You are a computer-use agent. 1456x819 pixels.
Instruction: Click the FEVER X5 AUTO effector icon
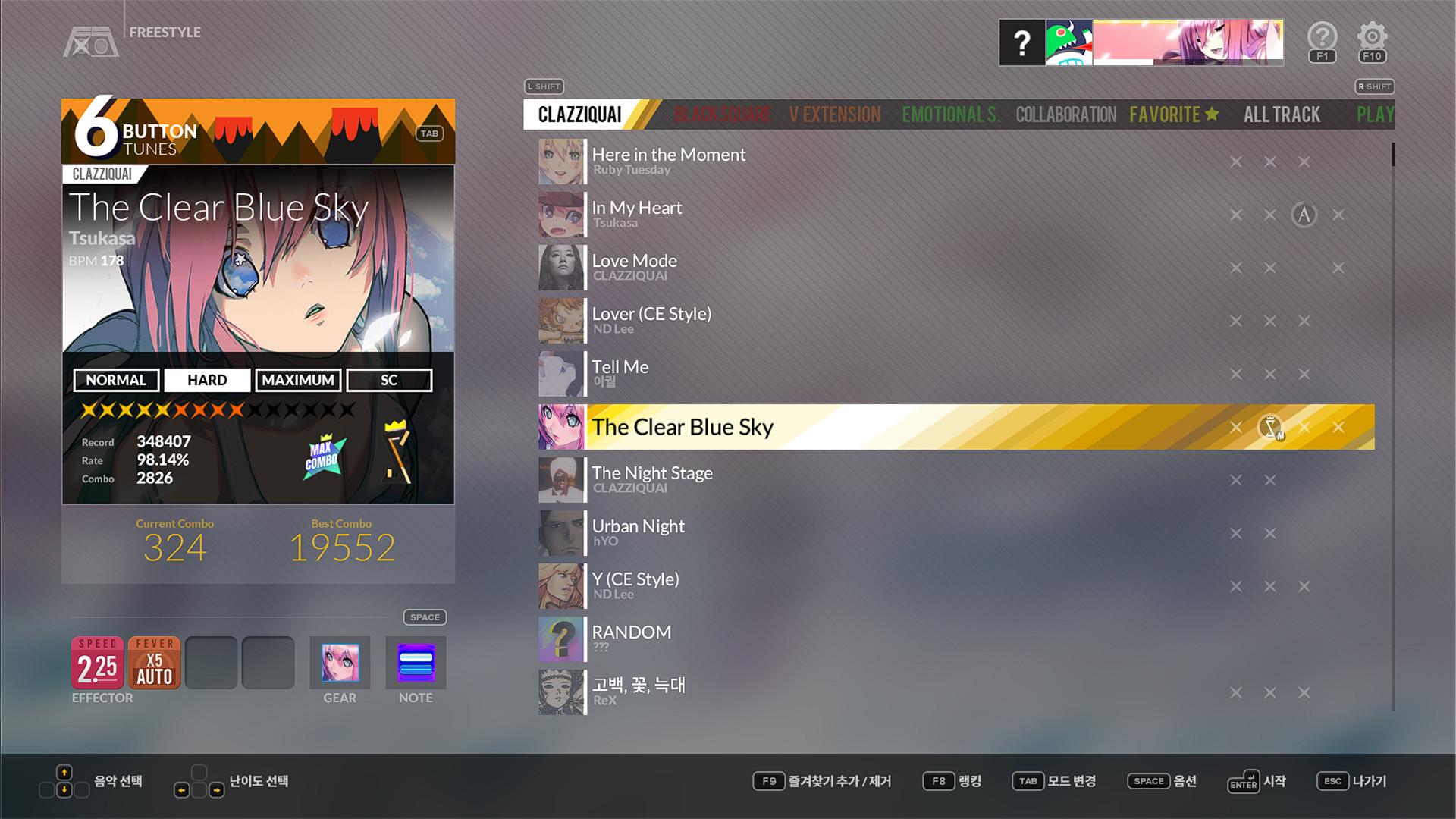tap(154, 664)
